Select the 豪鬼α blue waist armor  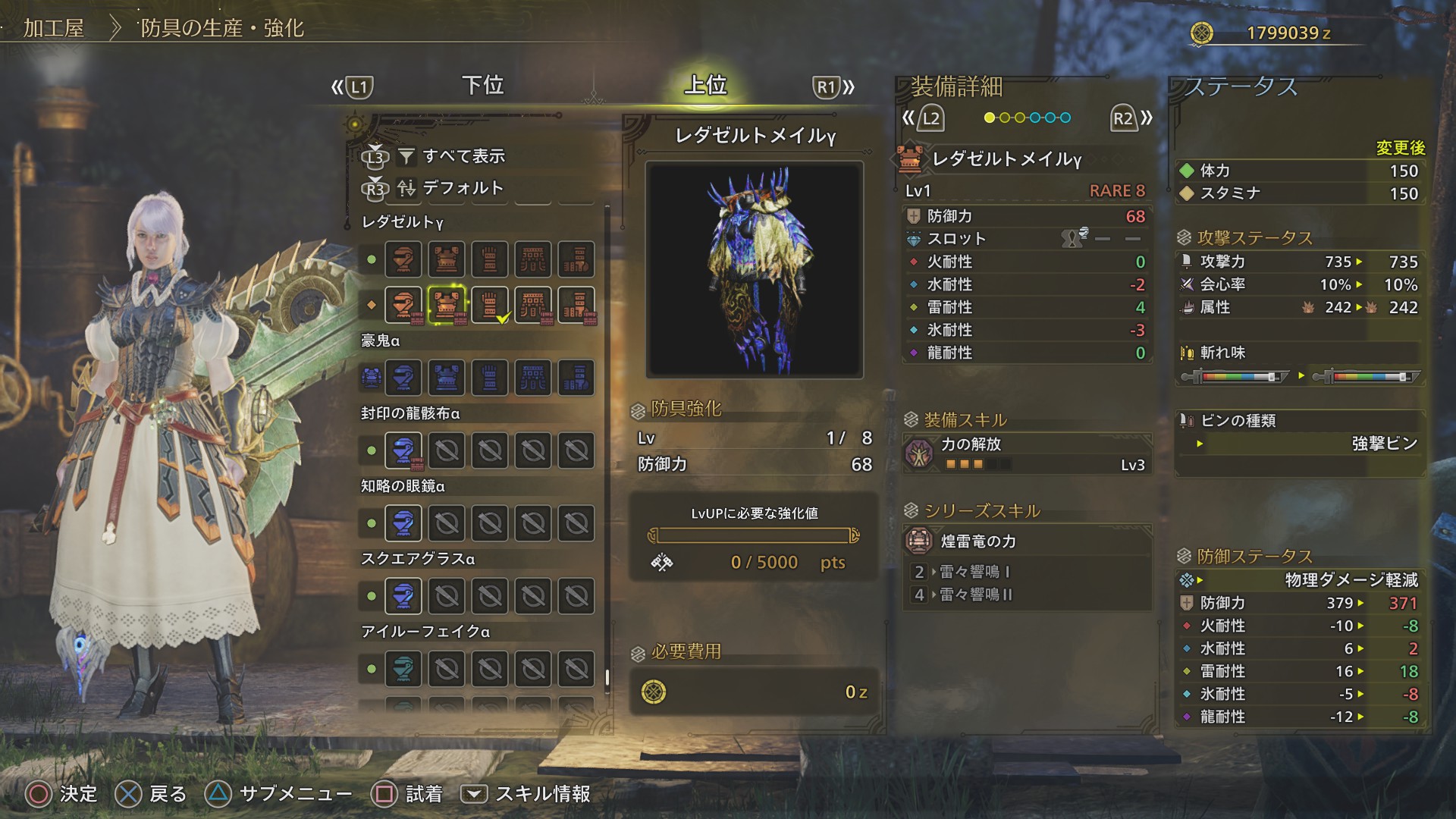pos(533,378)
